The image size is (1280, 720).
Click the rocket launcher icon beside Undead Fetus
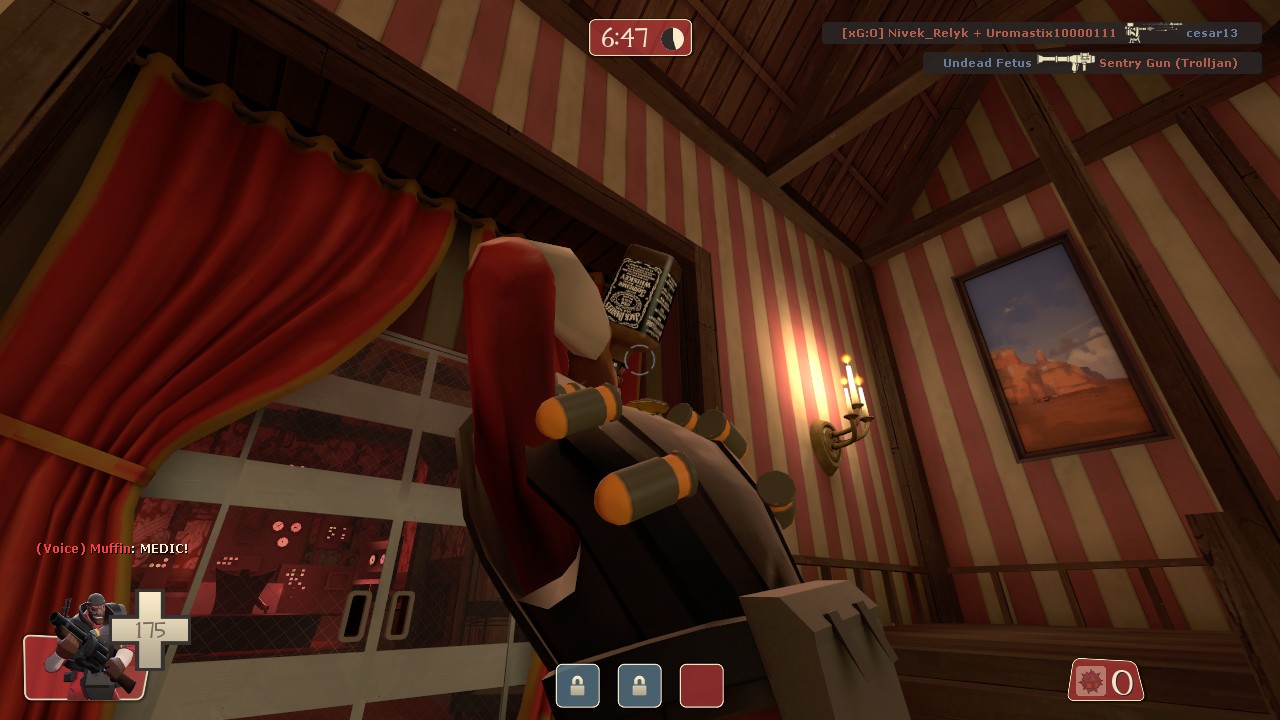pos(1064,61)
